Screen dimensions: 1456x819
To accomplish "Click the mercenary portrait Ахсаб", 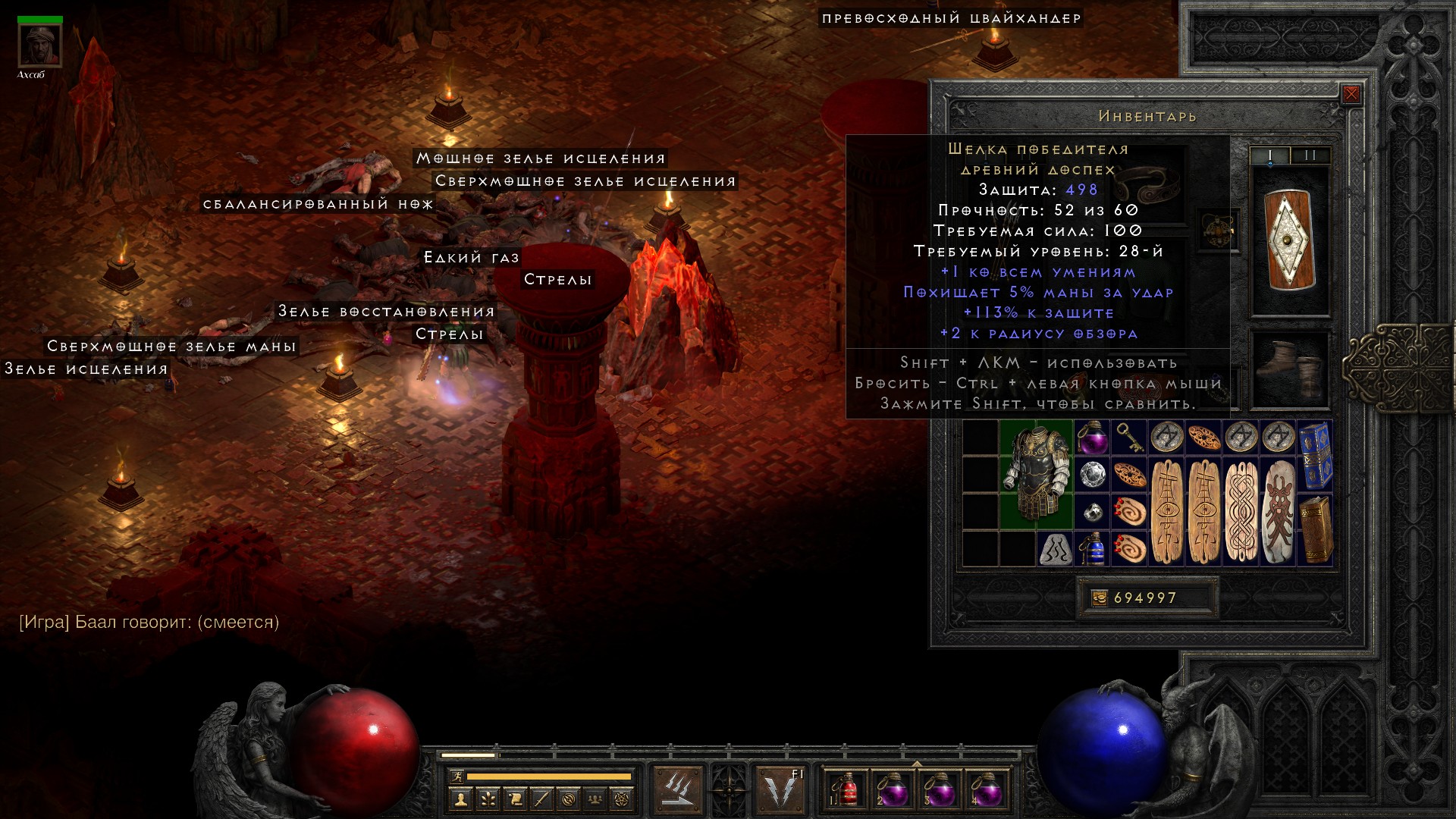I will (x=40, y=45).
